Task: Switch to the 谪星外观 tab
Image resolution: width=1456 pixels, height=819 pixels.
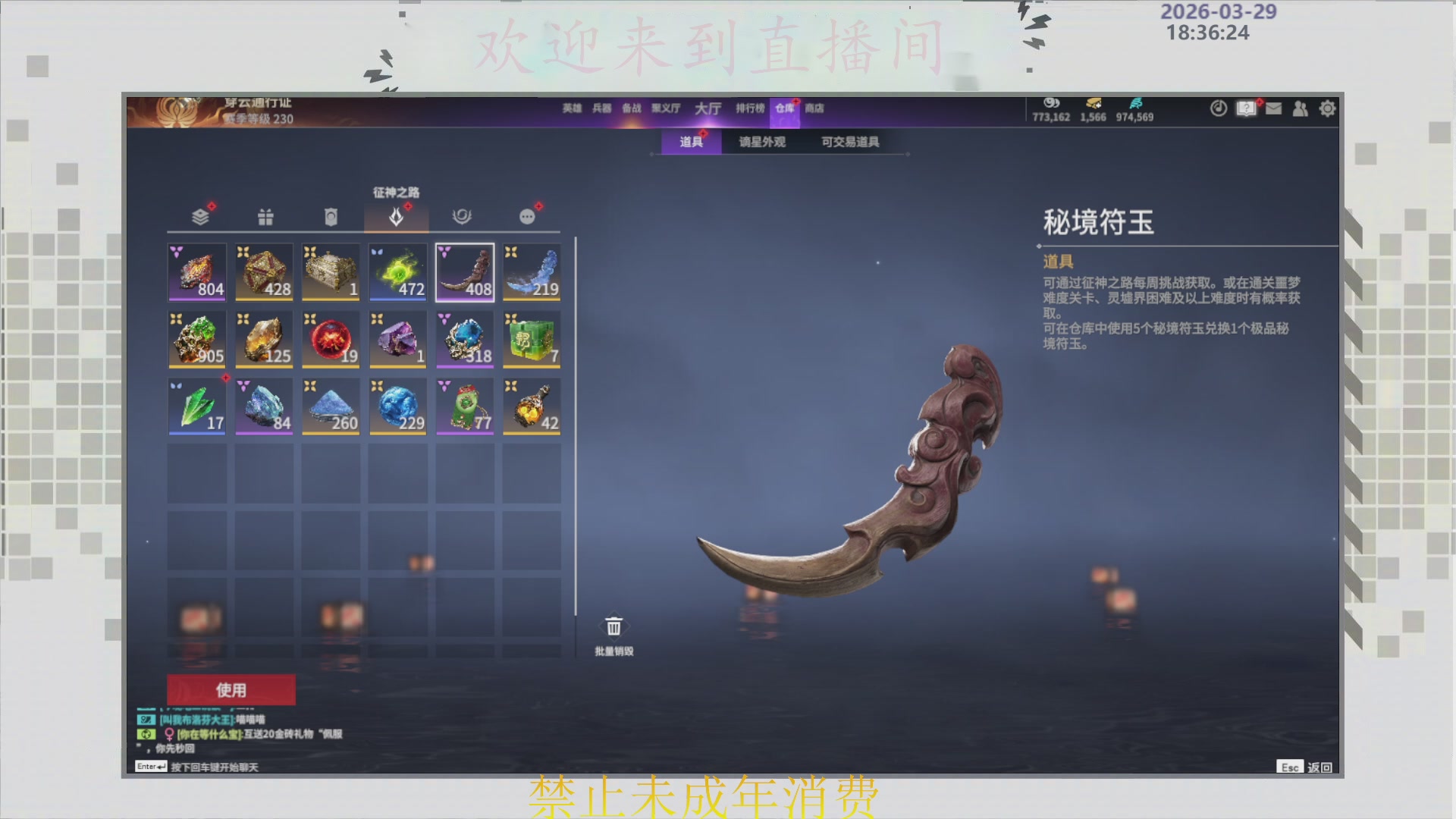Action: [761, 143]
